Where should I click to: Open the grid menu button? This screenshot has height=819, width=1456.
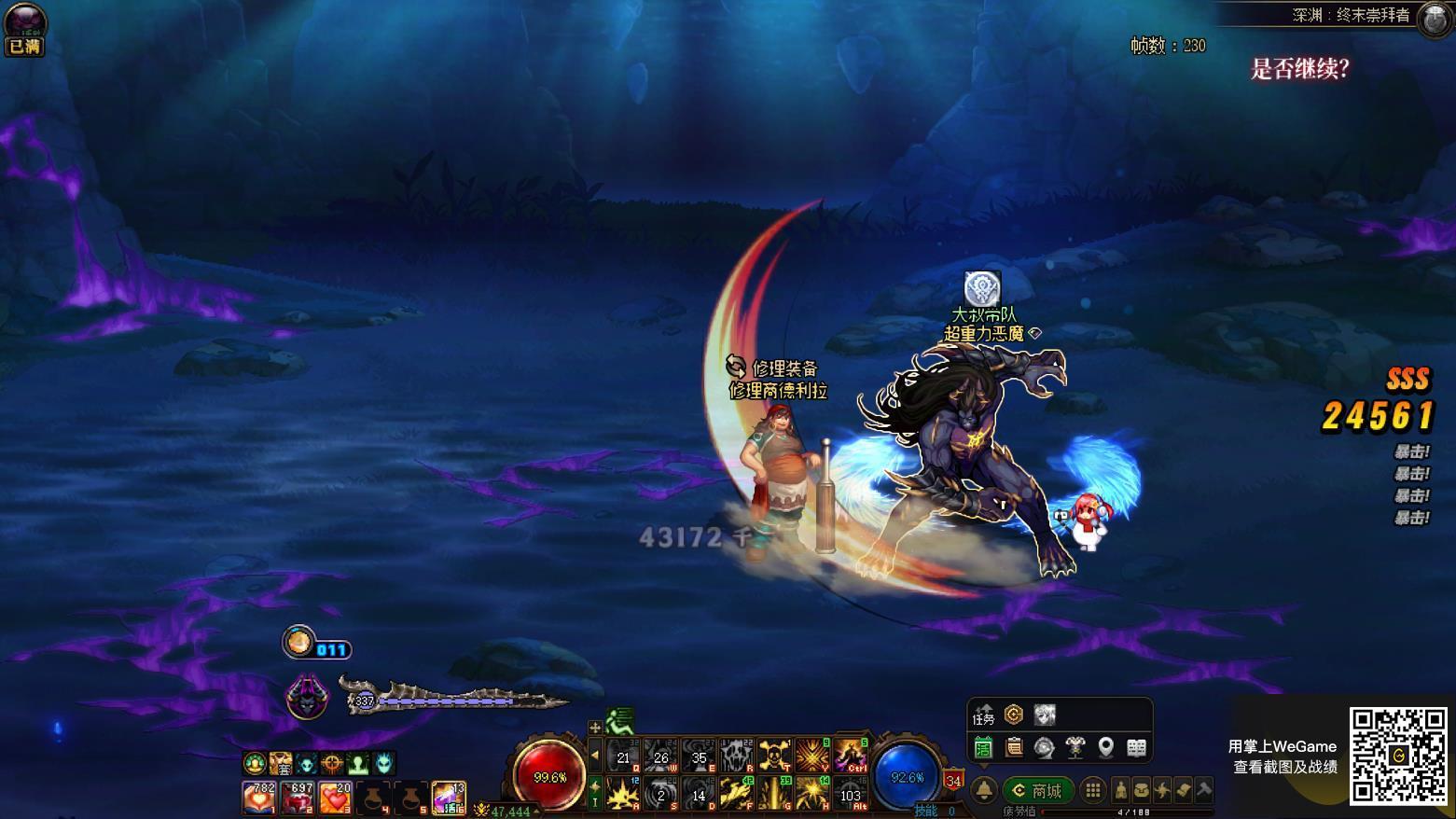point(1093,791)
